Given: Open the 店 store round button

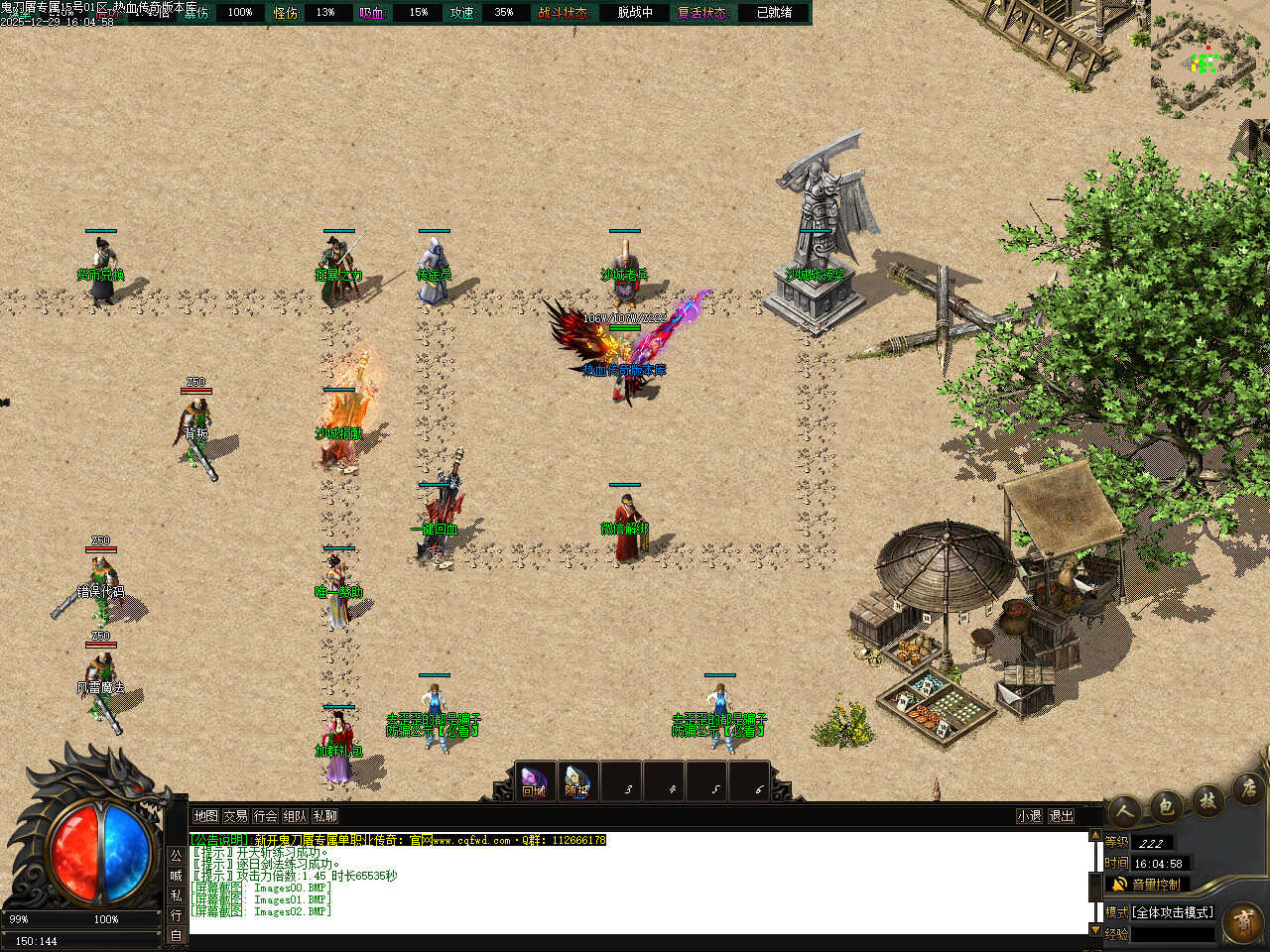Looking at the screenshot, I should (1246, 789).
